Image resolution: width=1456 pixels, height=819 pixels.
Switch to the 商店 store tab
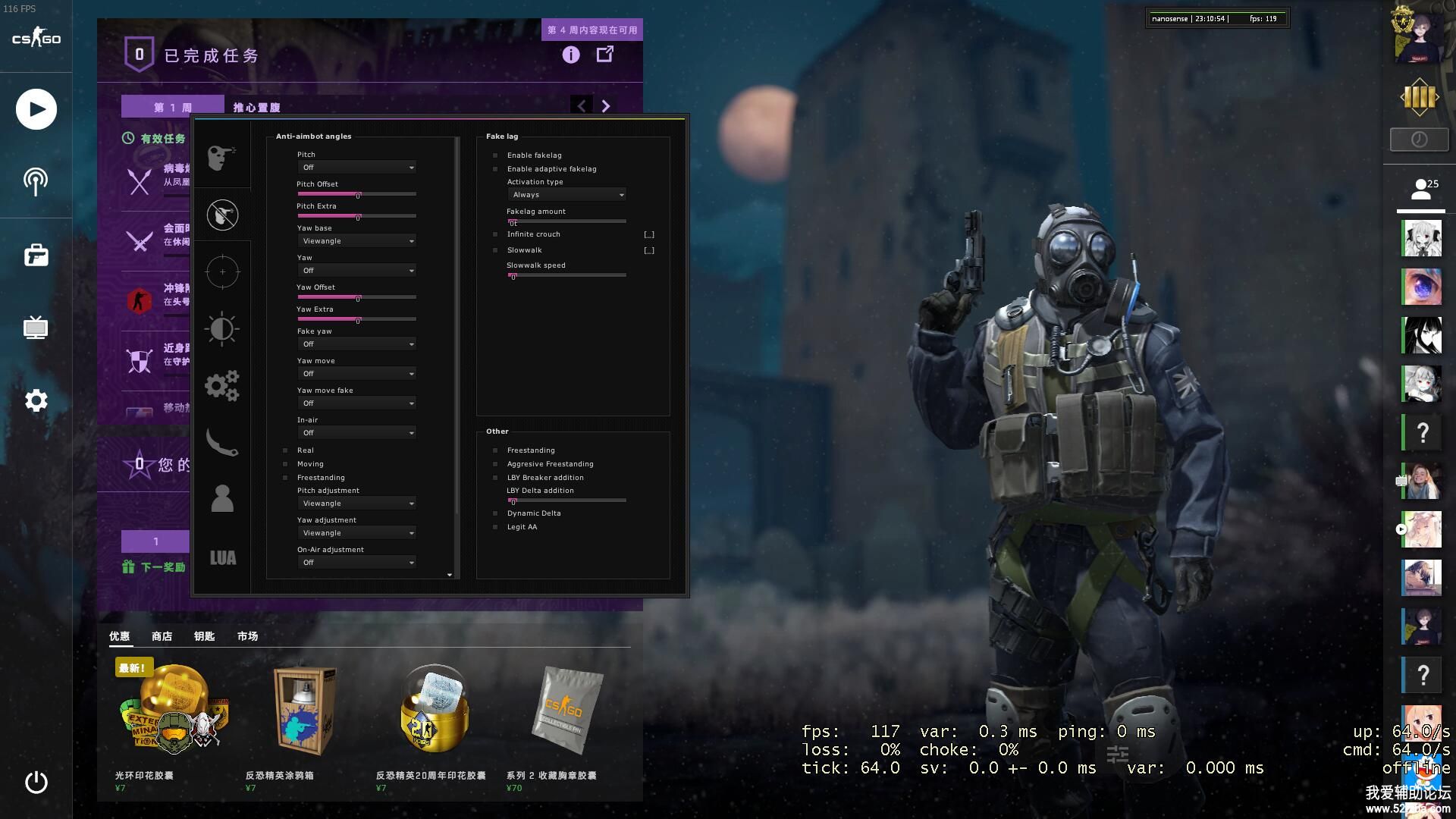click(162, 636)
